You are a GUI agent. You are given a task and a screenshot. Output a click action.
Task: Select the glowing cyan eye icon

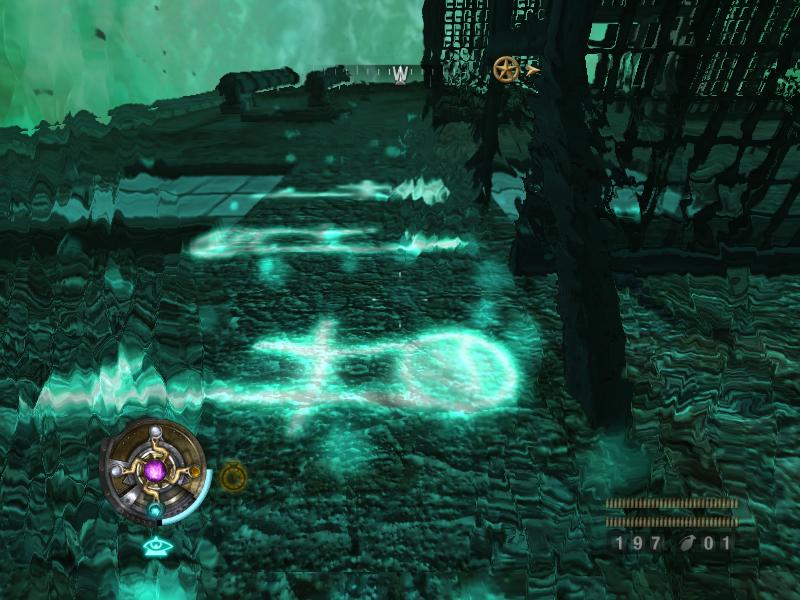(154, 546)
